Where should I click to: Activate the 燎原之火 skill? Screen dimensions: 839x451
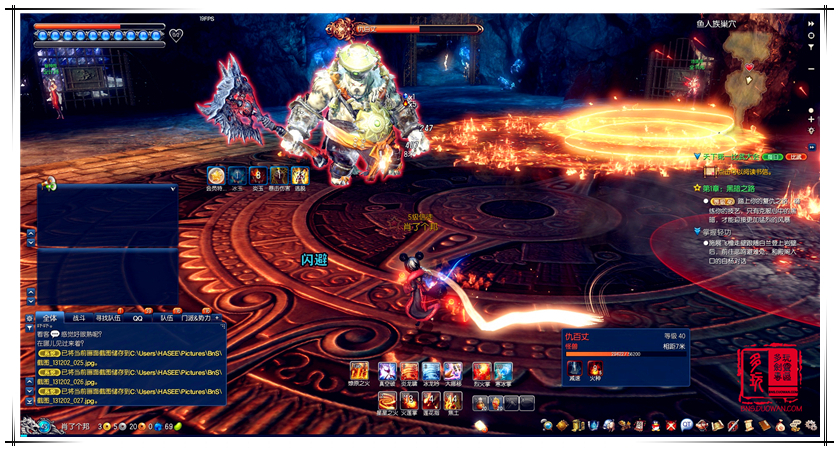tap(358, 371)
